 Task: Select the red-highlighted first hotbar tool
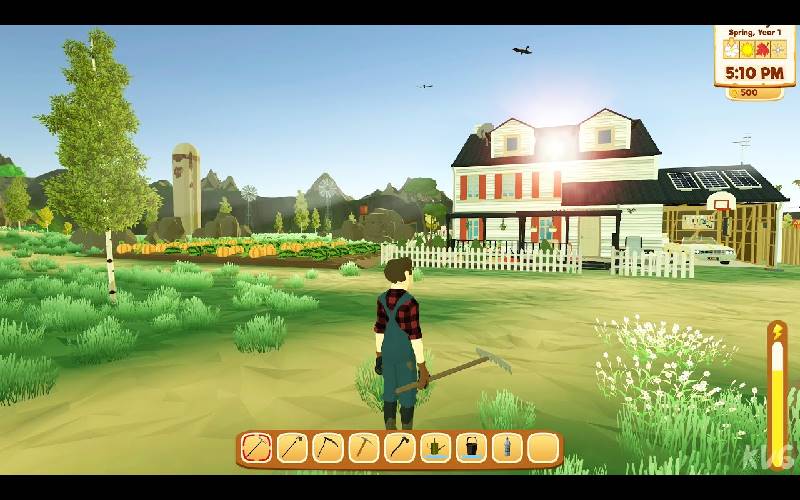(257, 447)
